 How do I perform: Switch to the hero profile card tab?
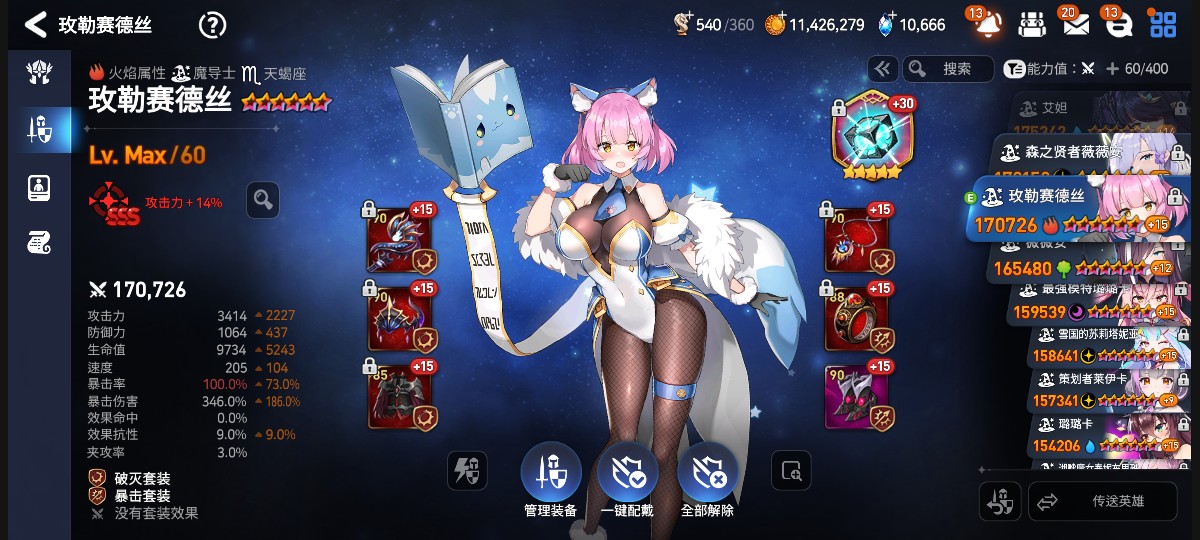(x=39, y=186)
